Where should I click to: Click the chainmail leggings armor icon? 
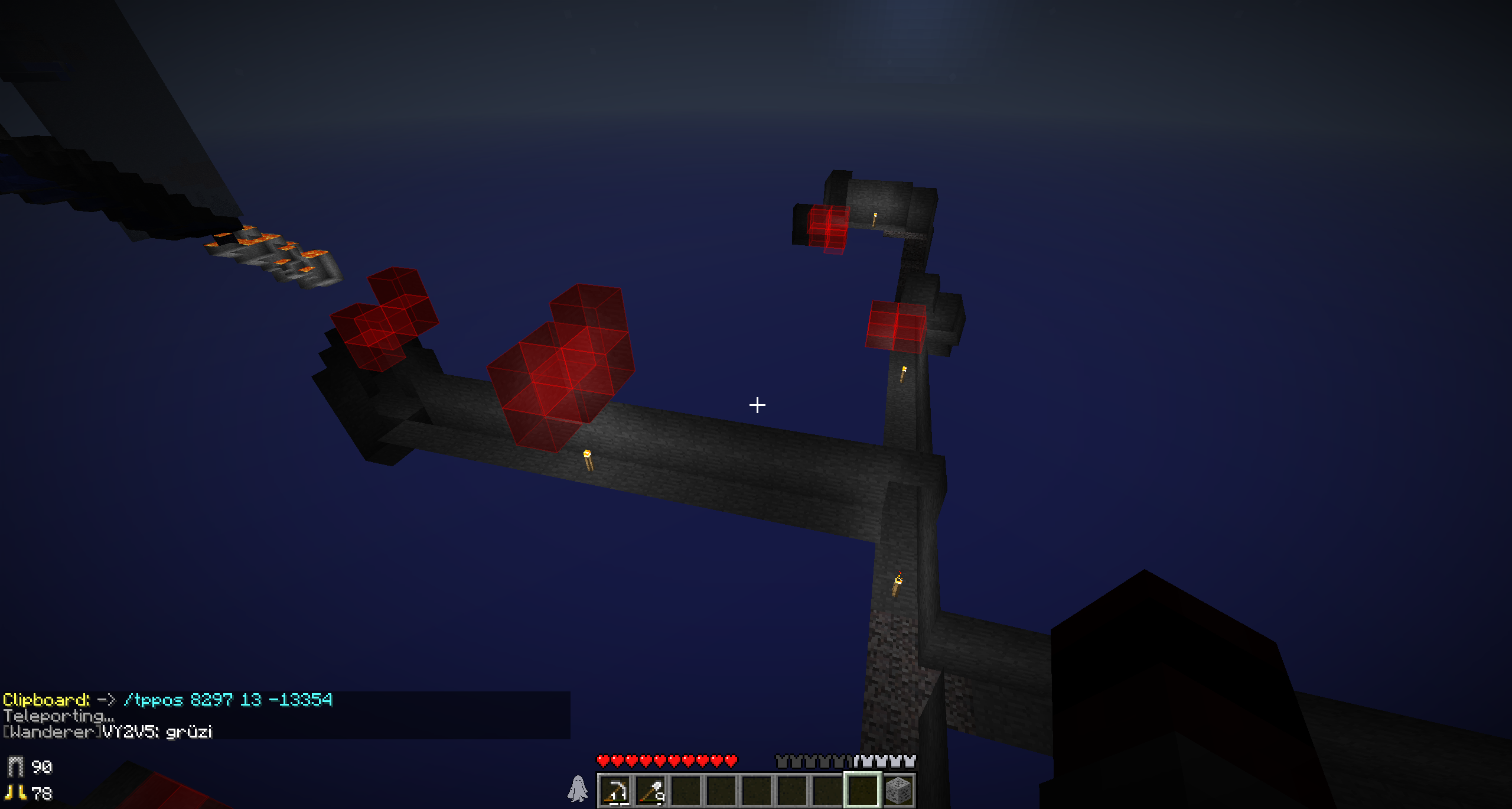pyautogui.click(x=16, y=767)
